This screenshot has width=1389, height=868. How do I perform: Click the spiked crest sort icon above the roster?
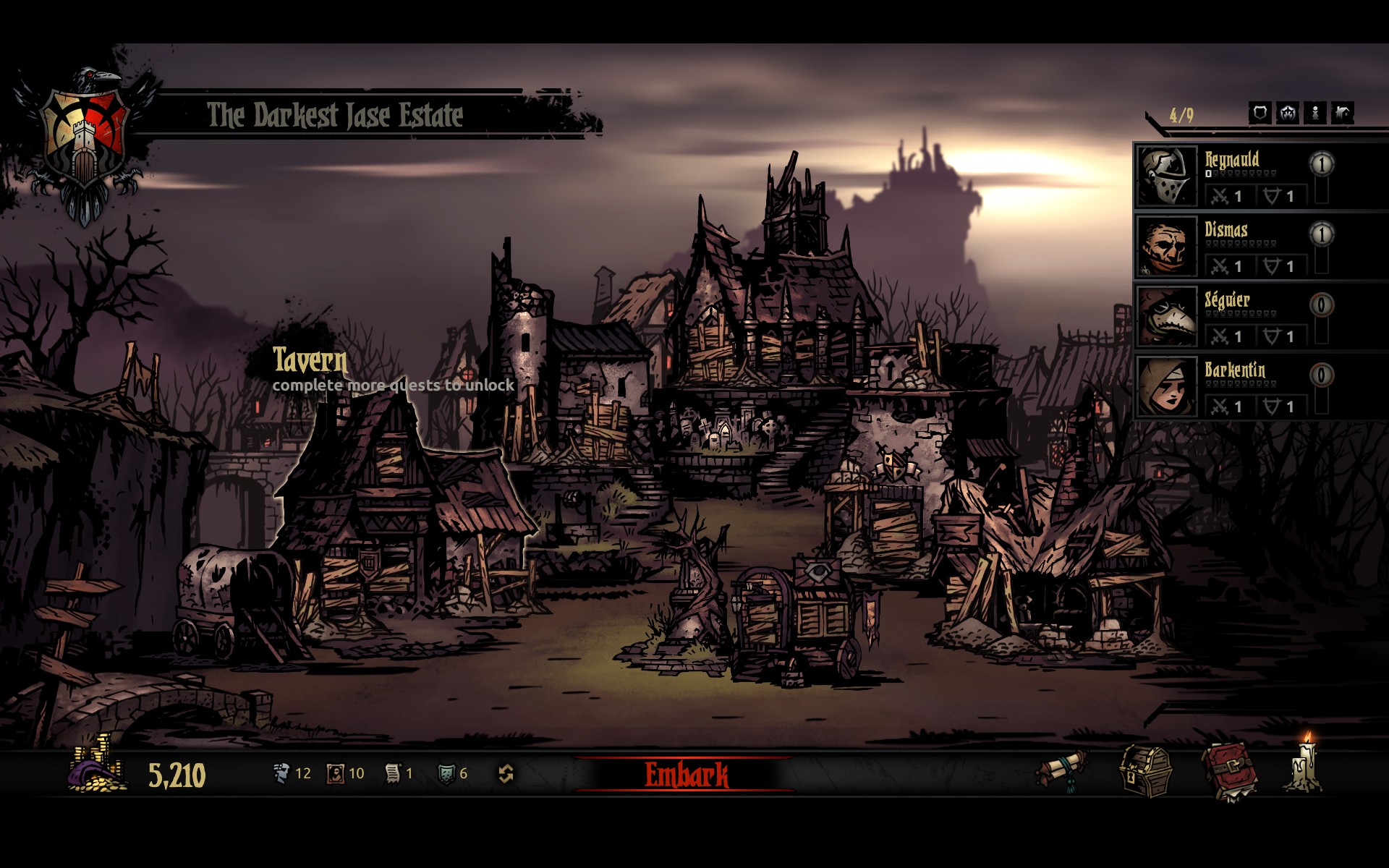coord(1288,113)
